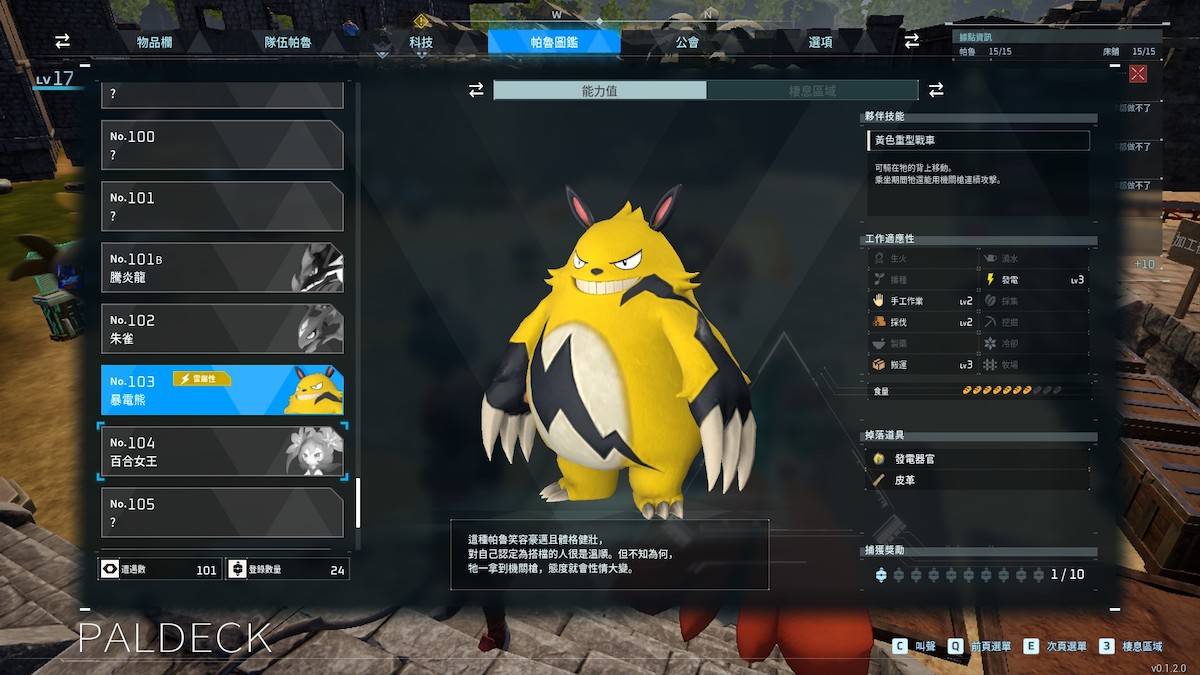Click the 黃色重型戰車 partner skill box
The height and width of the screenshot is (675, 1200).
click(978, 141)
